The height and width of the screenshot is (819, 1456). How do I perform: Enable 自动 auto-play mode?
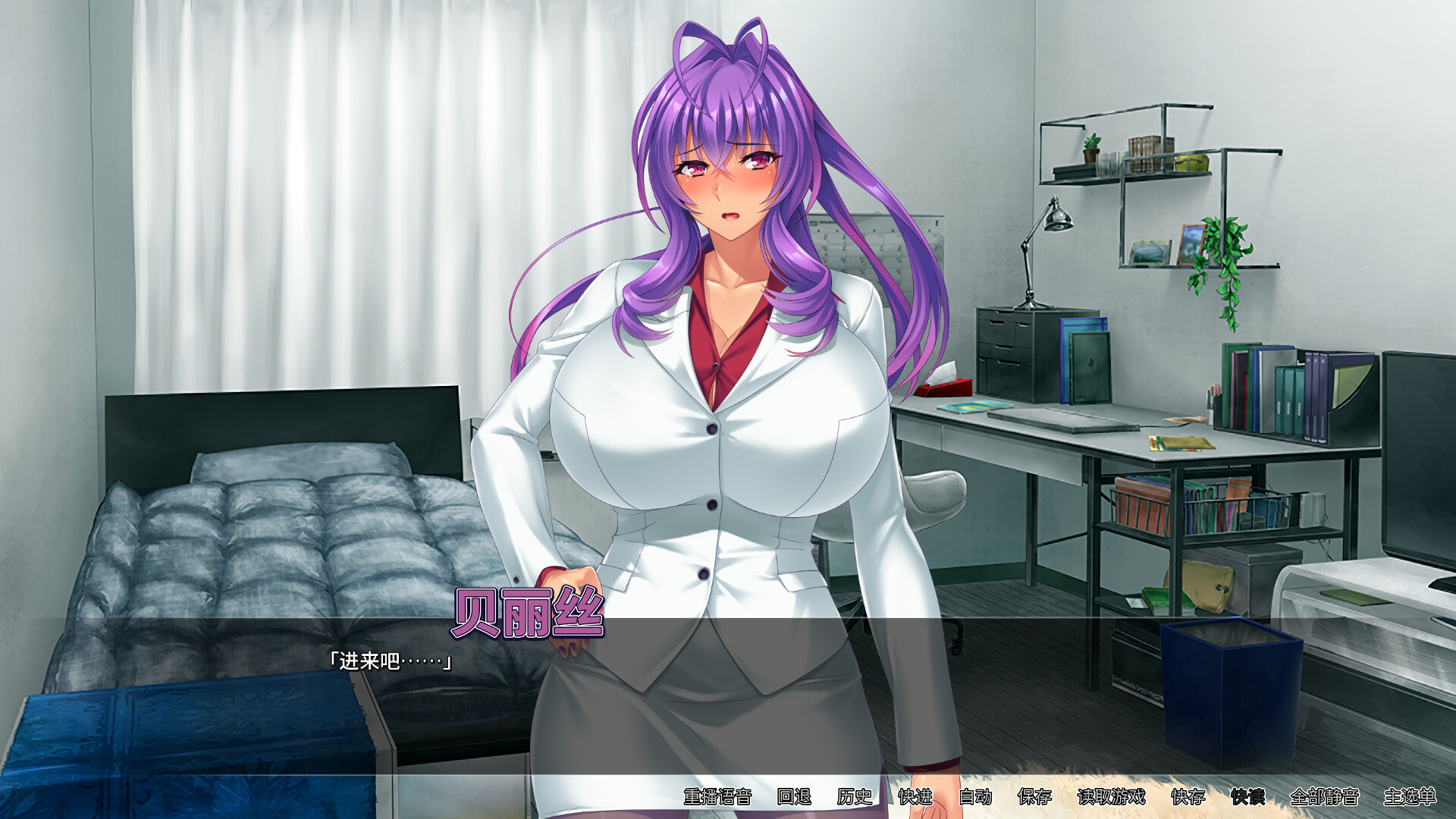[974, 798]
